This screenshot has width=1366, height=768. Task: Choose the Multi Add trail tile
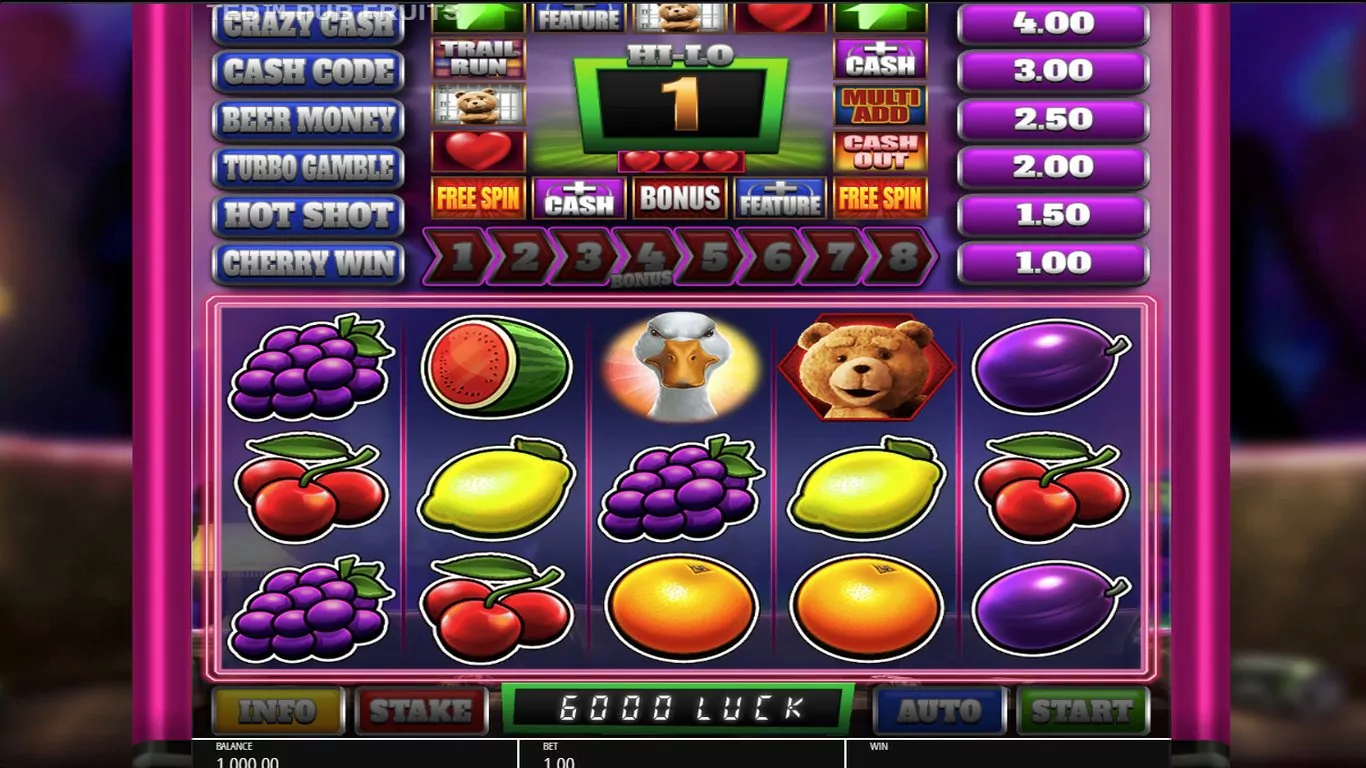point(880,105)
